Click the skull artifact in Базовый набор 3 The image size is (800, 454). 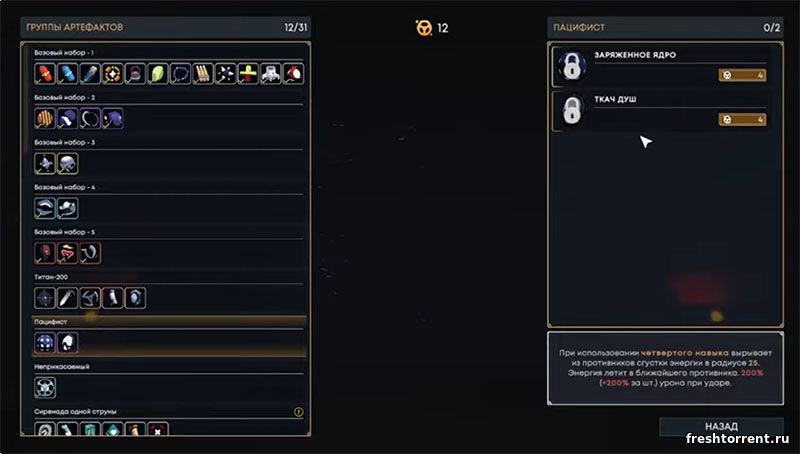(67, 163)
